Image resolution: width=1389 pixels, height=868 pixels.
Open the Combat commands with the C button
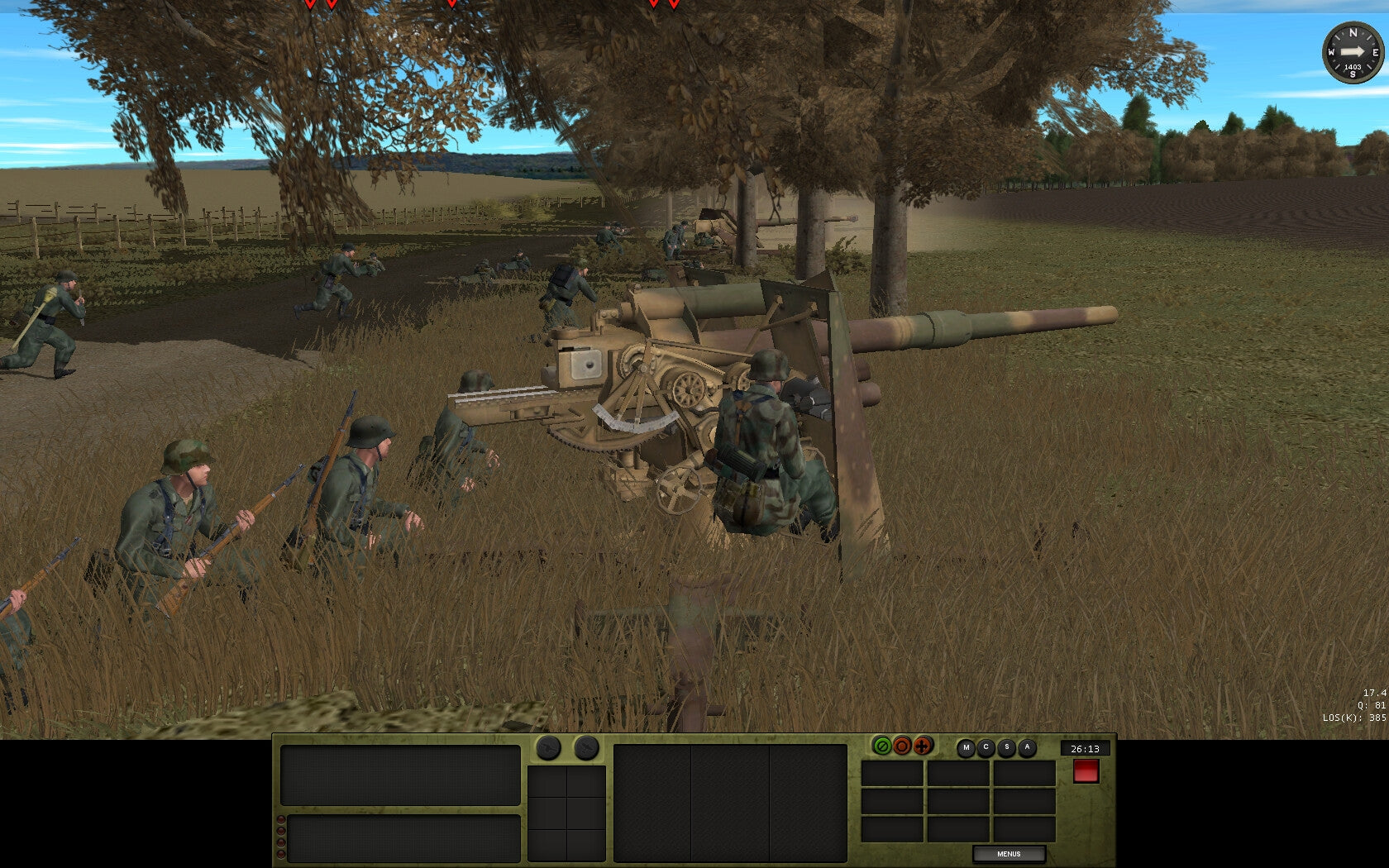(x=986, y=746)
